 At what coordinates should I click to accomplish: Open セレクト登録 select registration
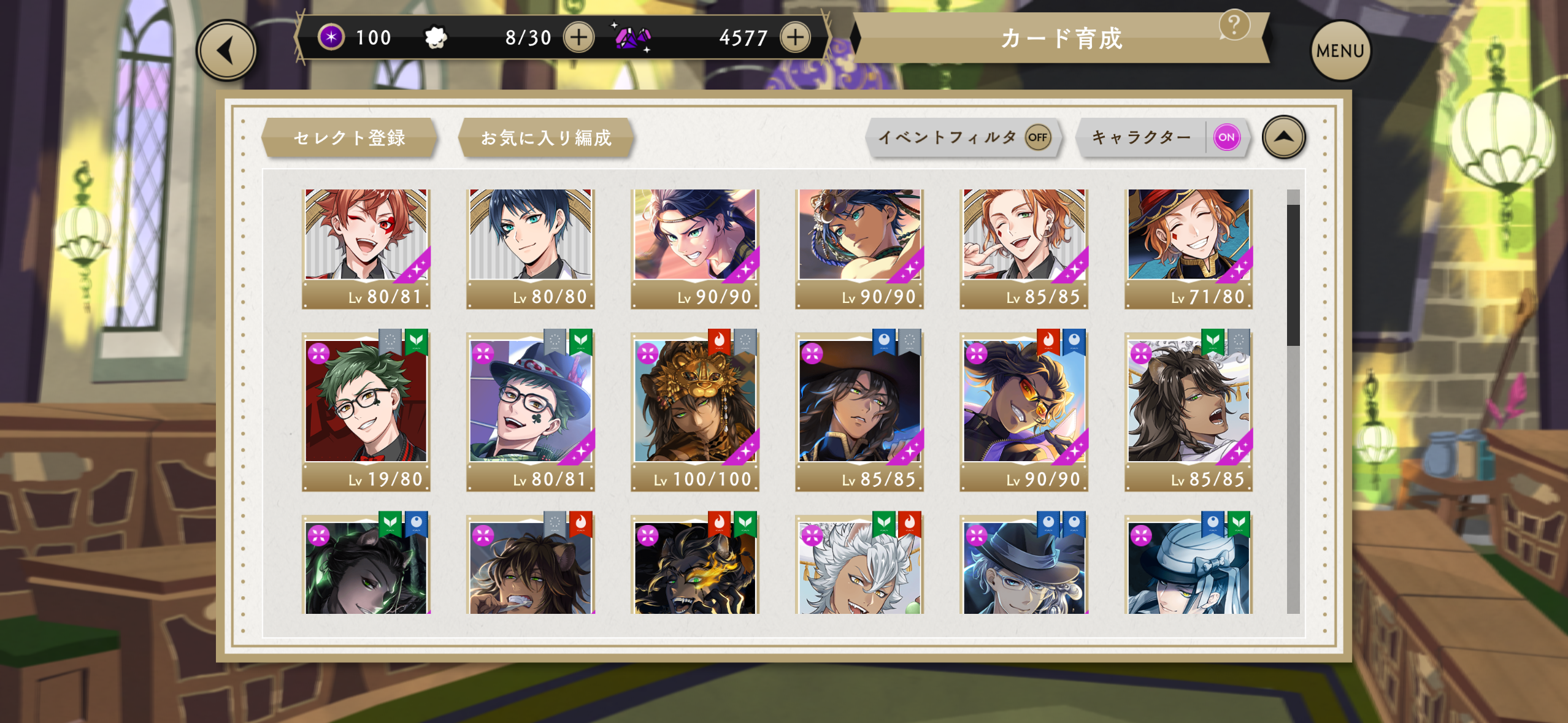click(349, 137)
